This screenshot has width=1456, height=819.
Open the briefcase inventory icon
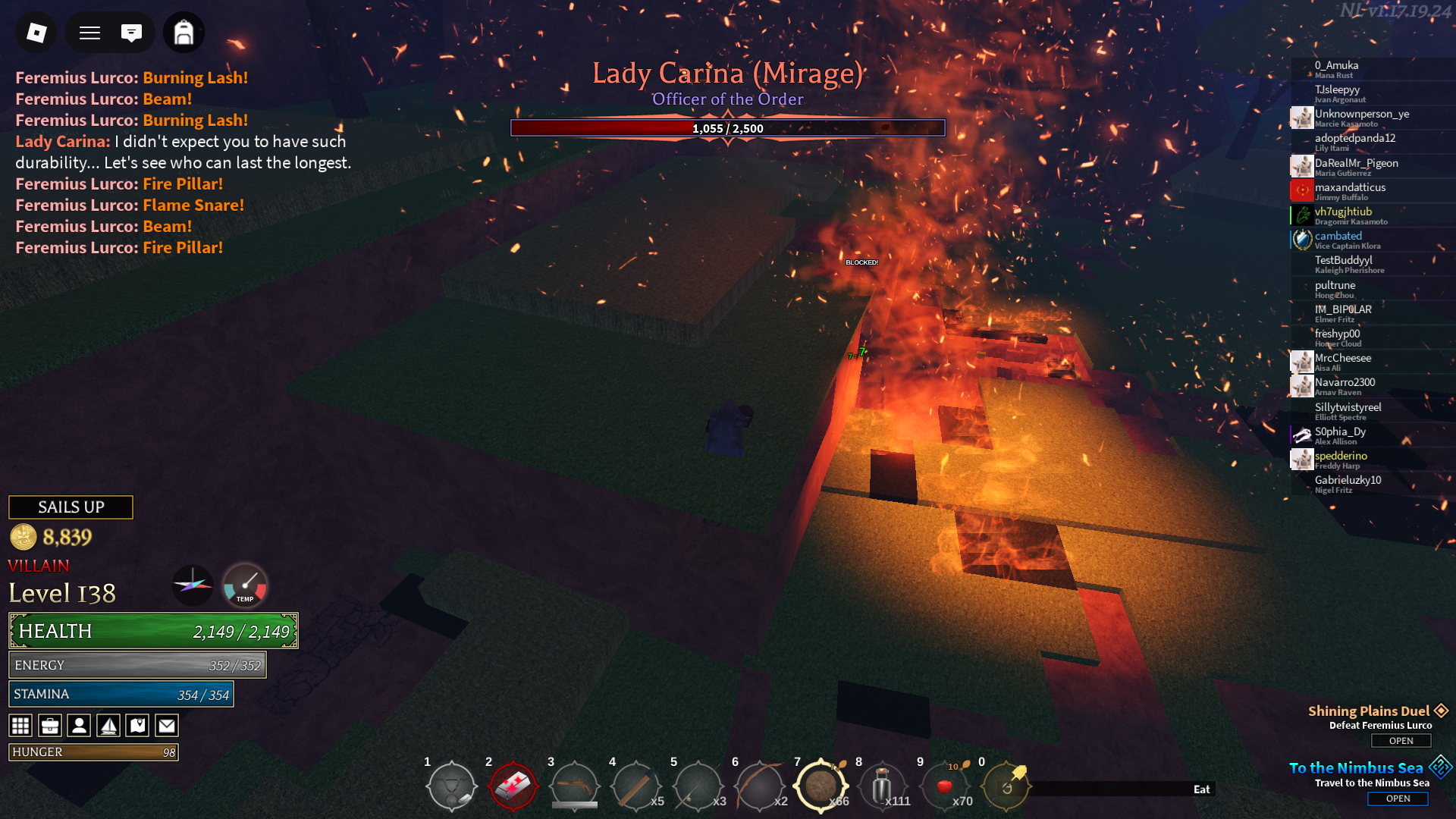[50, 726]
